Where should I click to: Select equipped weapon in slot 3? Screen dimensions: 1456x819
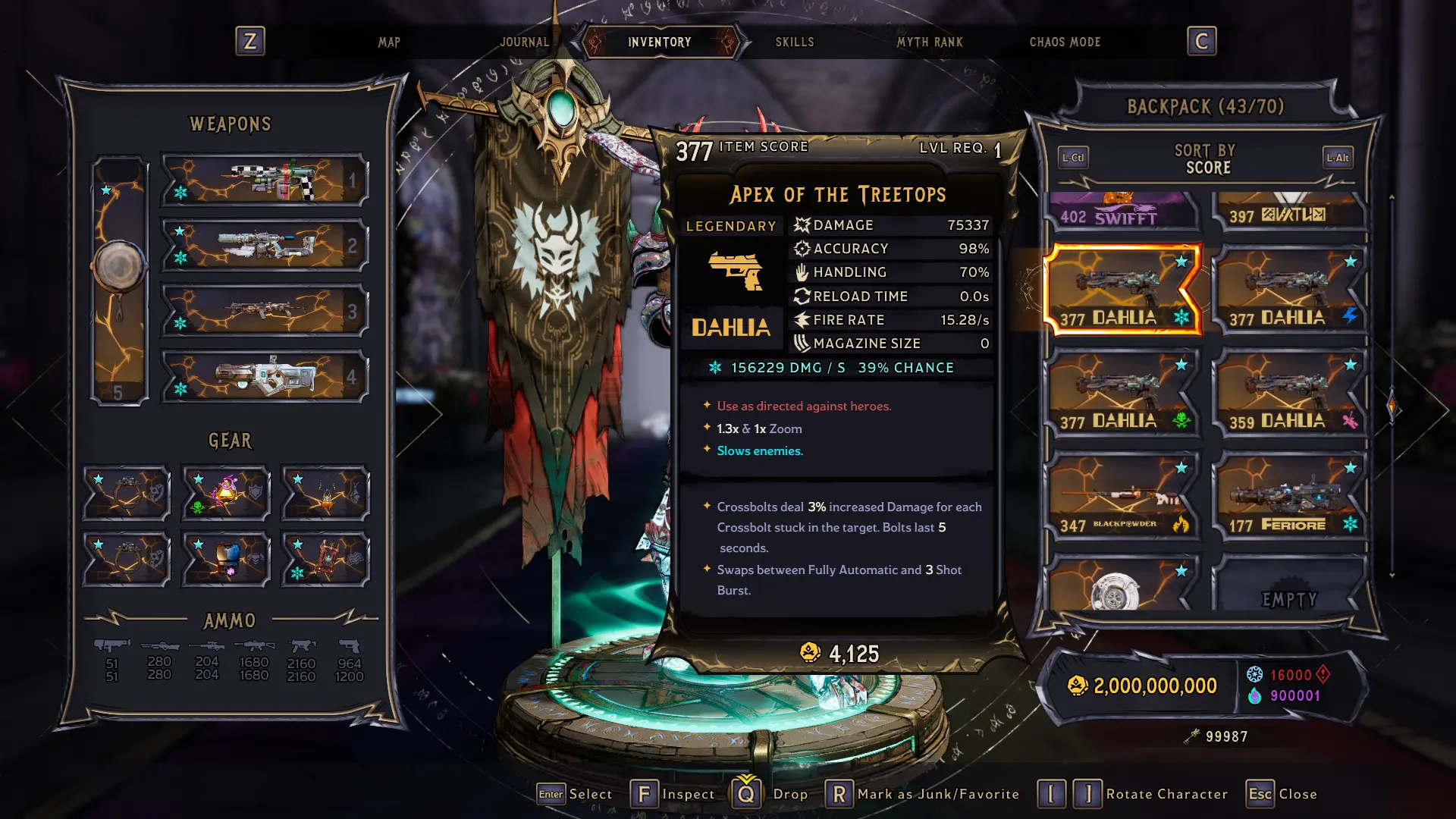tap(265, 311)
